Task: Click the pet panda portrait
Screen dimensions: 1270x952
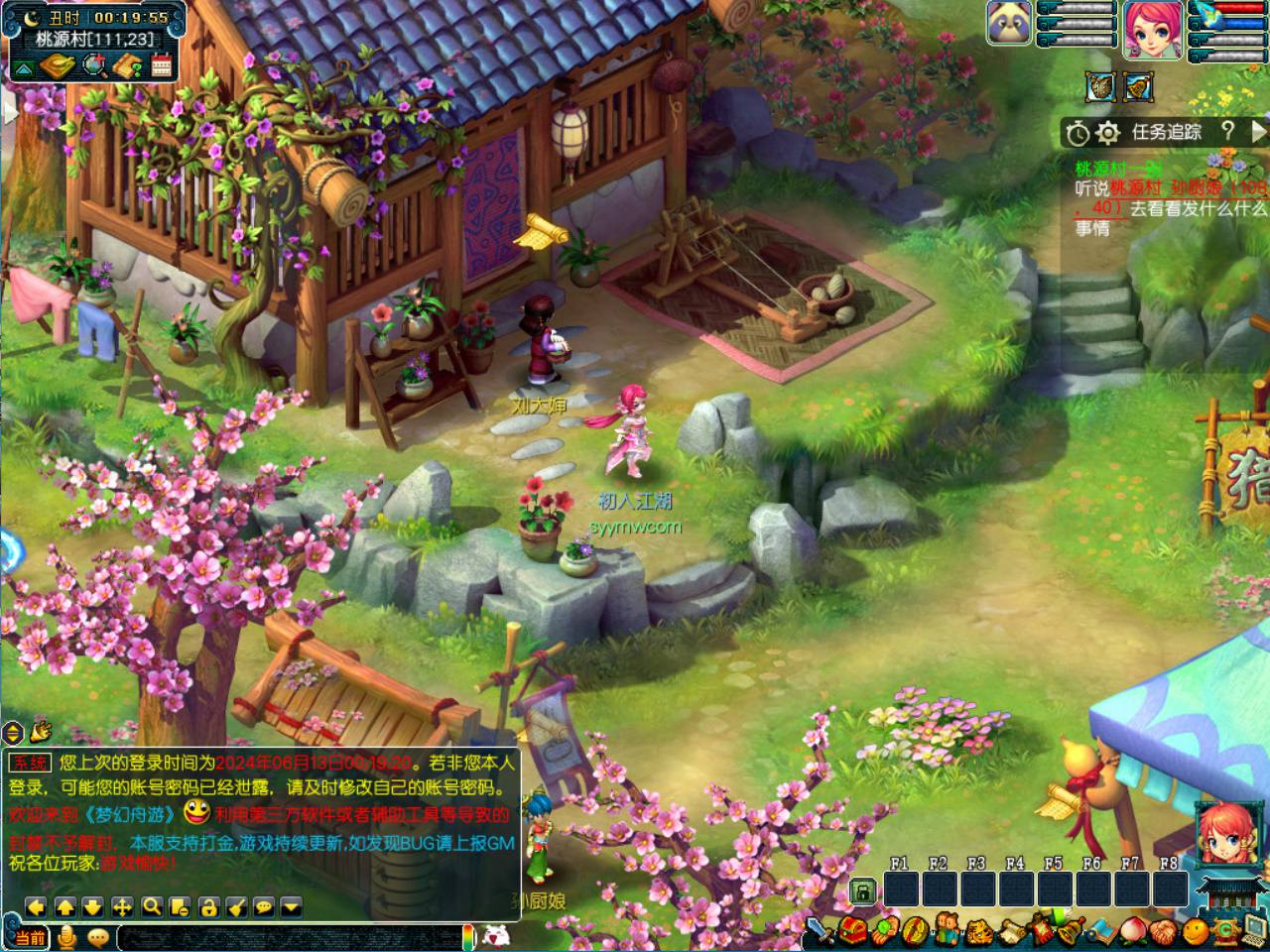Action: [x=1009, y=23]
